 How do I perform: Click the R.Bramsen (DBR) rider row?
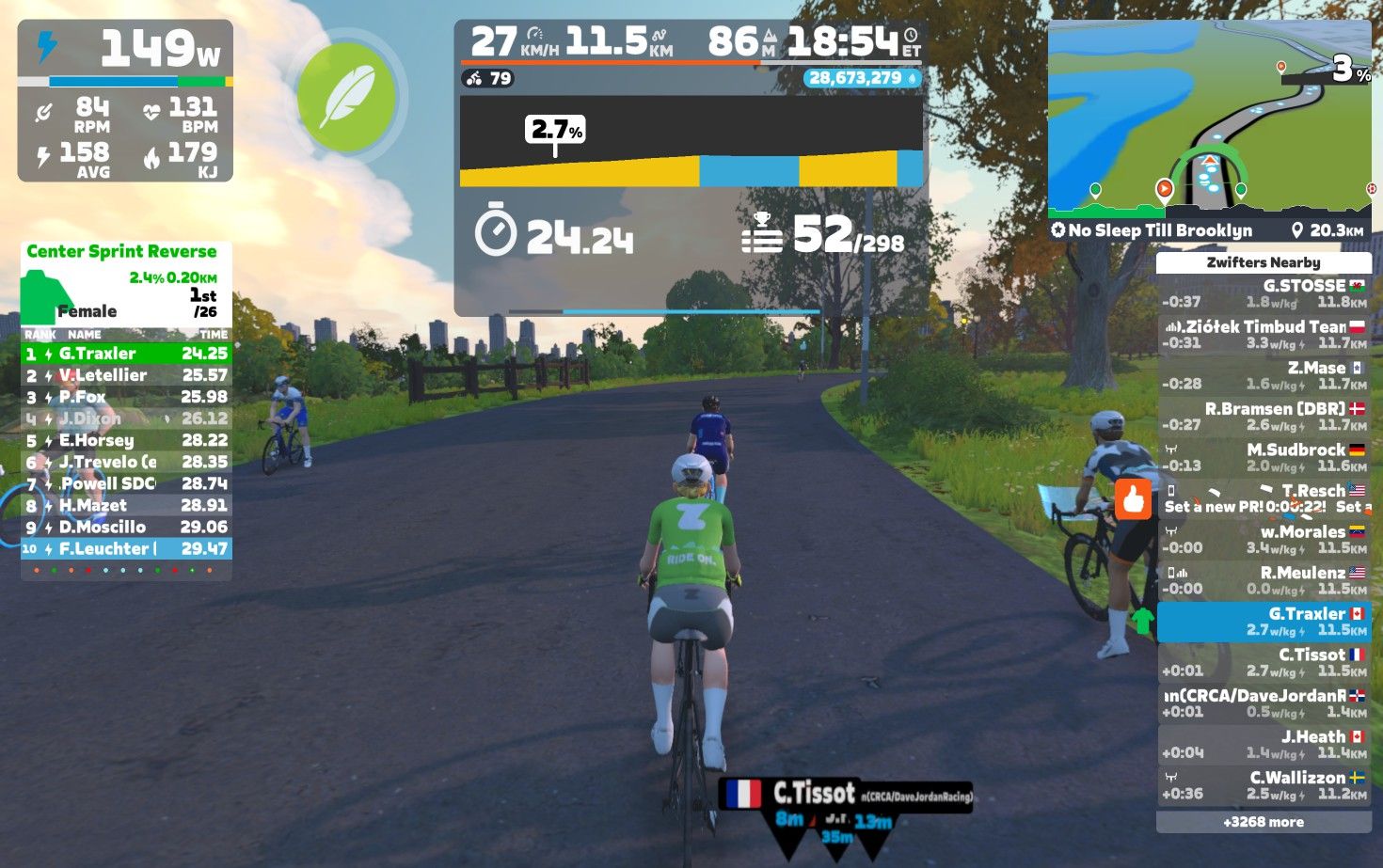1264,417
